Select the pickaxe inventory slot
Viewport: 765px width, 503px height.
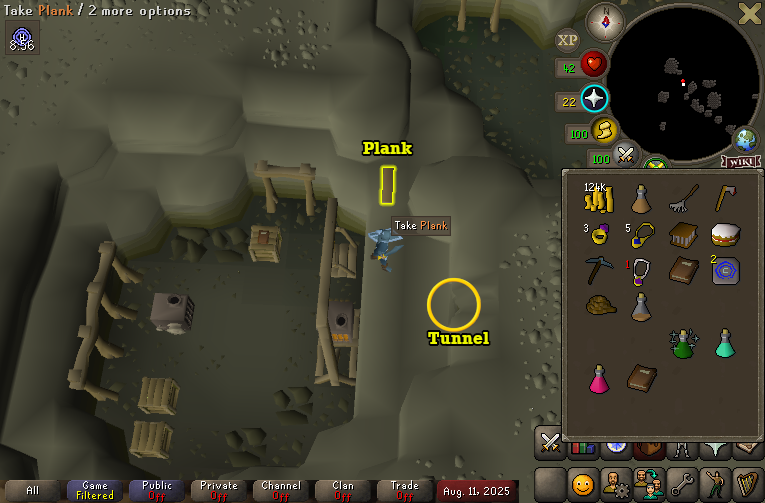598,270
